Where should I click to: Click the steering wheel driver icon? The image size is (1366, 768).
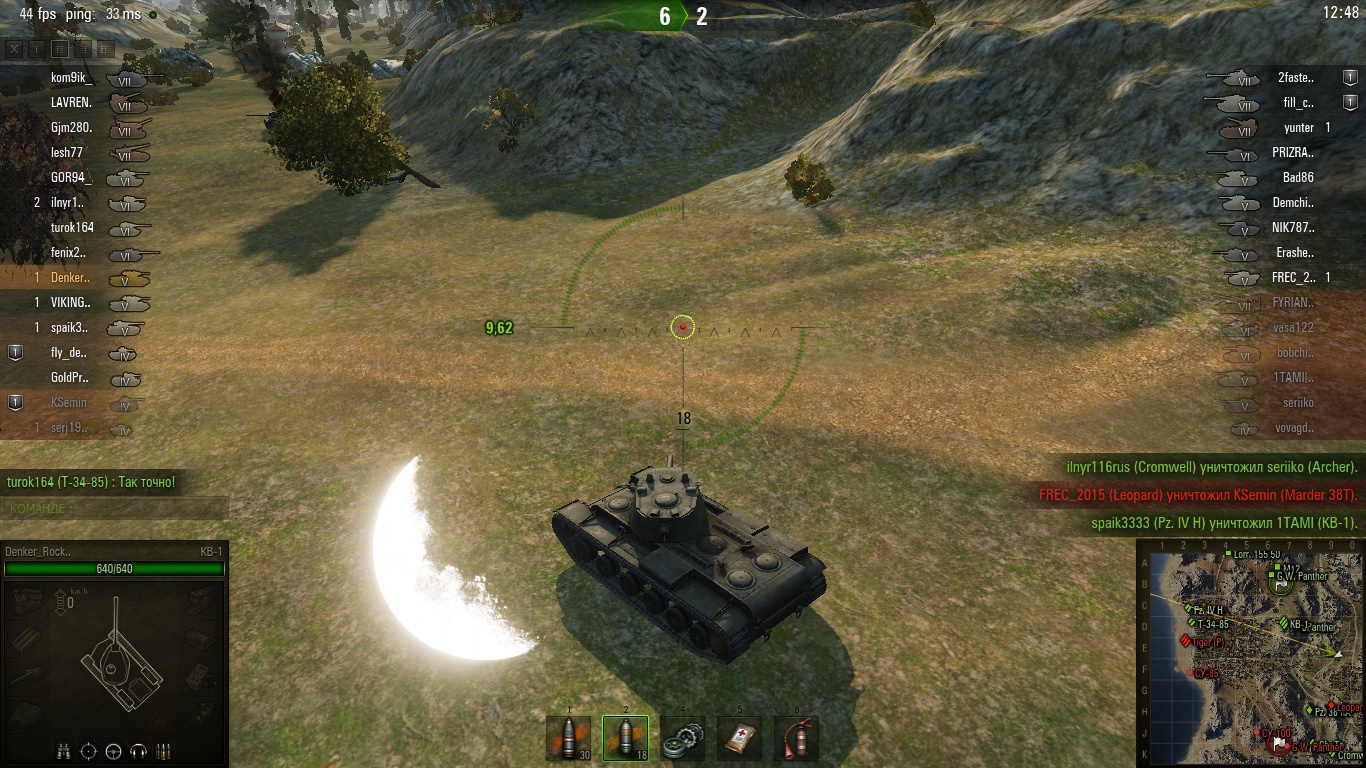coord(114,751)
